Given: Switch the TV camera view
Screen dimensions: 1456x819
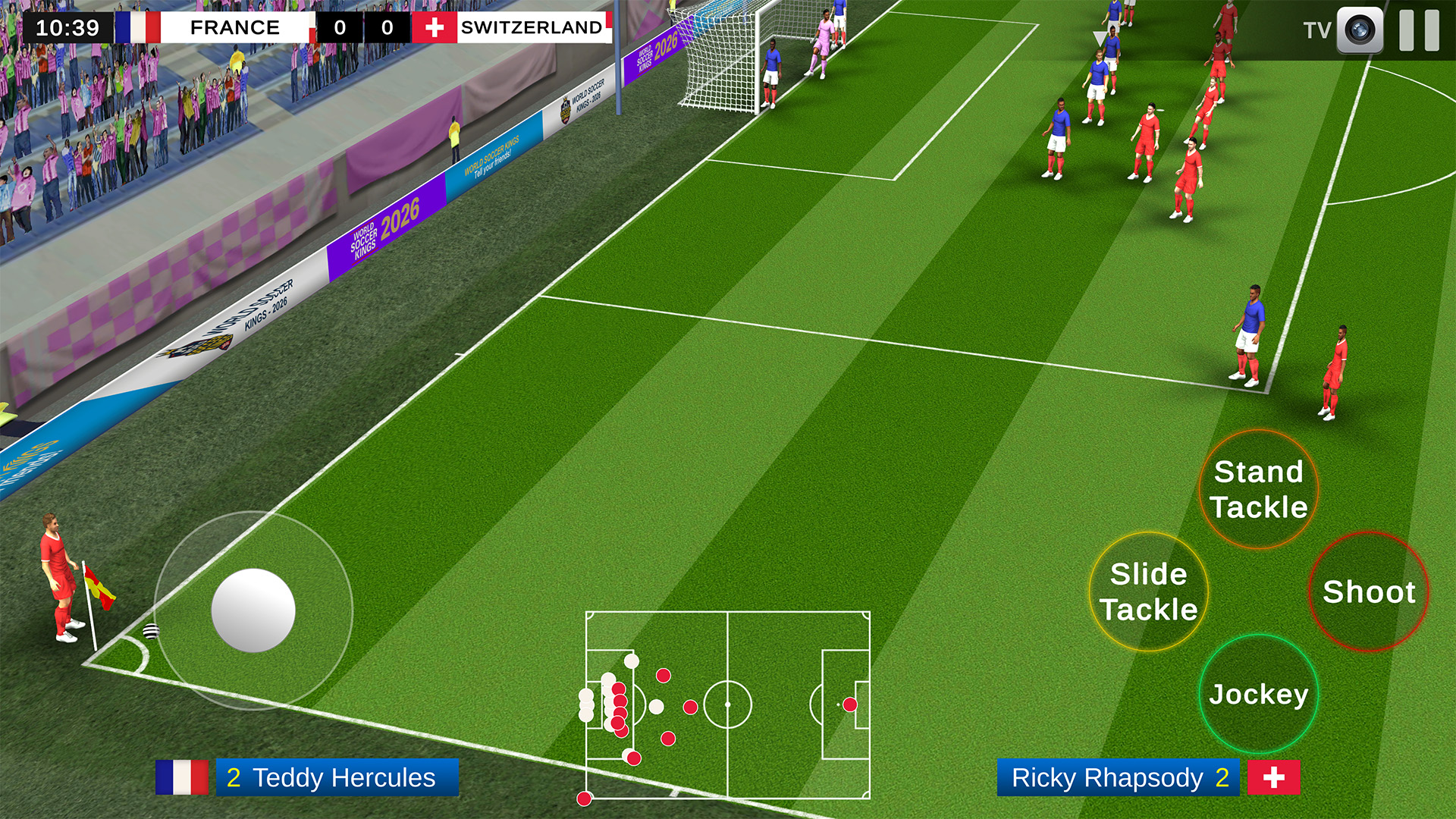Looking at the screenshot, I should click(1359, 30).
